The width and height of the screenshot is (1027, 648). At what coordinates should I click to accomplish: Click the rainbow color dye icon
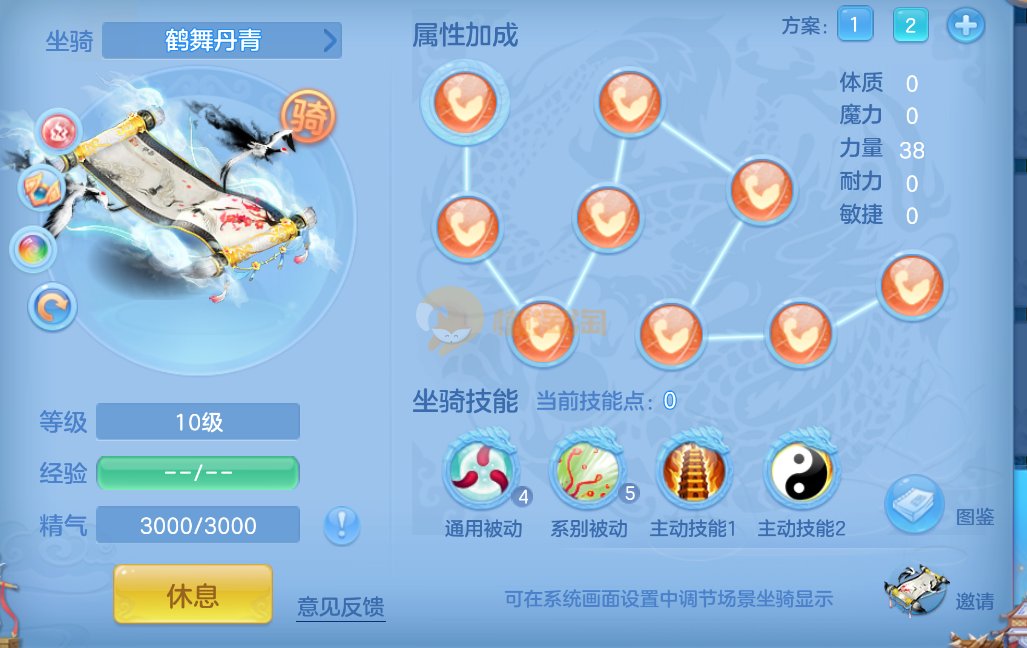33,249
